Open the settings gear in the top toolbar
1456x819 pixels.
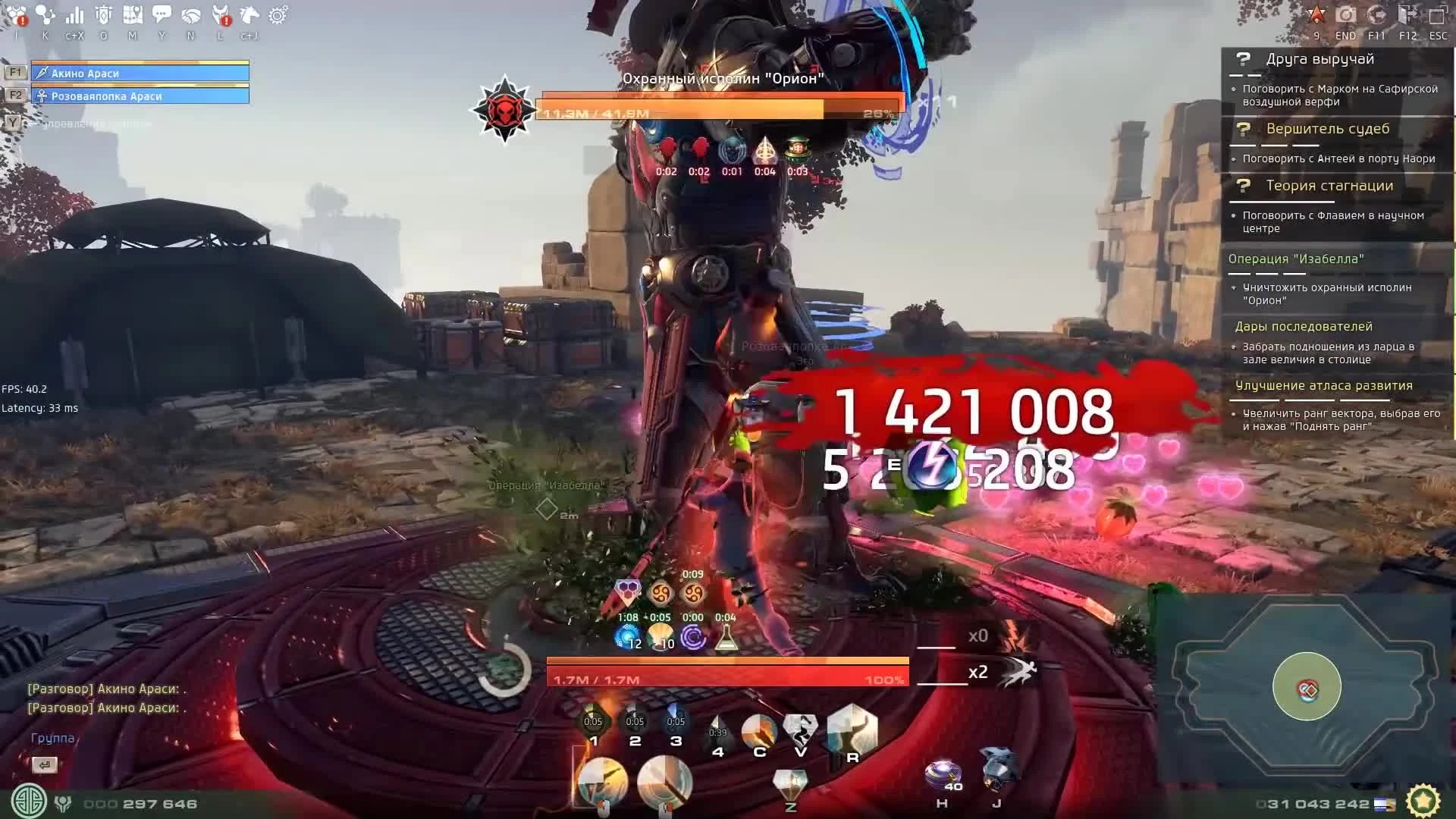pyautogui.click(x=278, y=14)
